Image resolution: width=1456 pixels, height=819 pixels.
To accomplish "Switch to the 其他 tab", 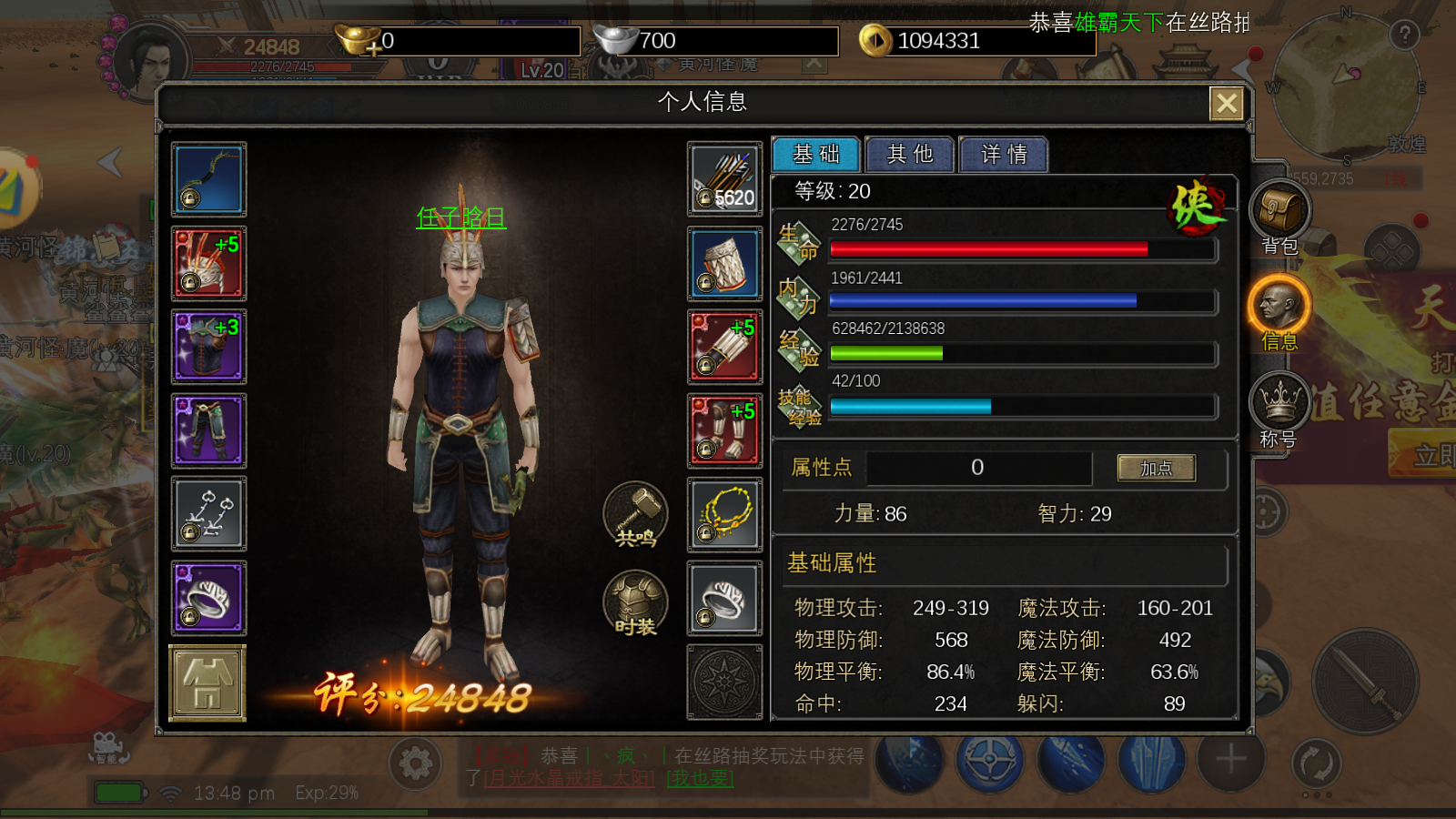I will [x=909, y=155].
